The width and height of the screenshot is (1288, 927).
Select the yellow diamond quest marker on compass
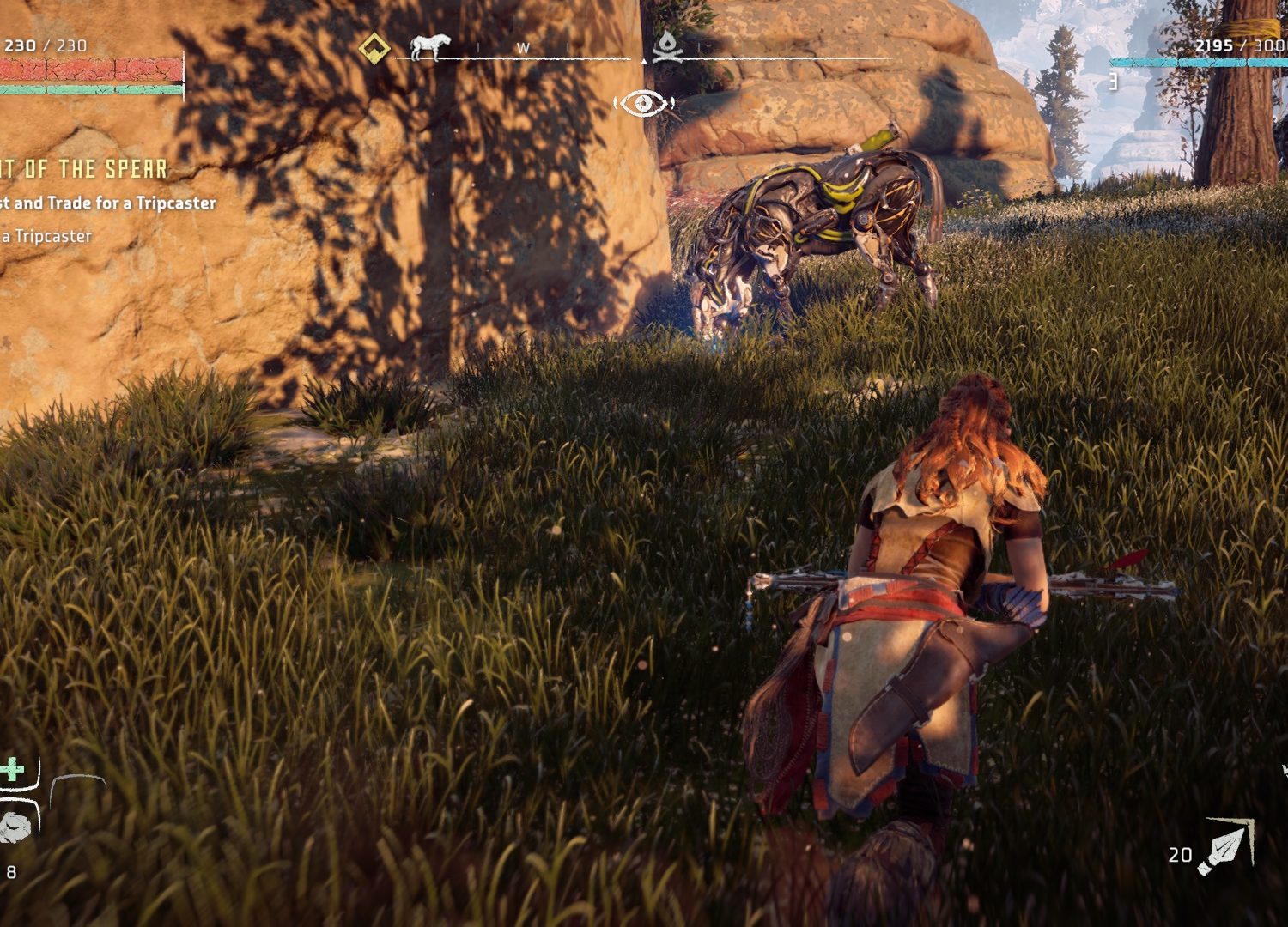tap(374, 48)
